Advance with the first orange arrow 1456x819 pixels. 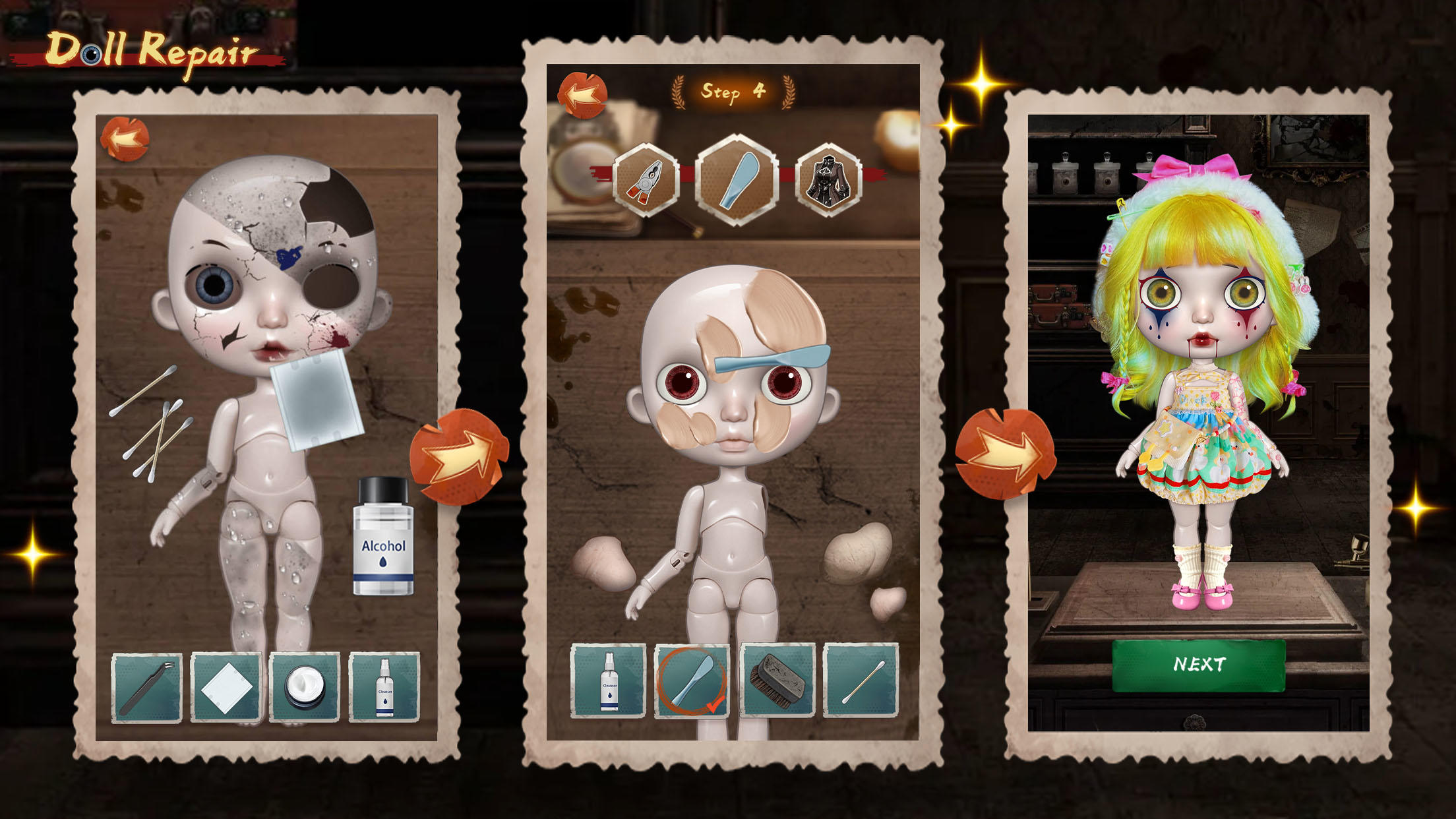click(x=462, y=456)
